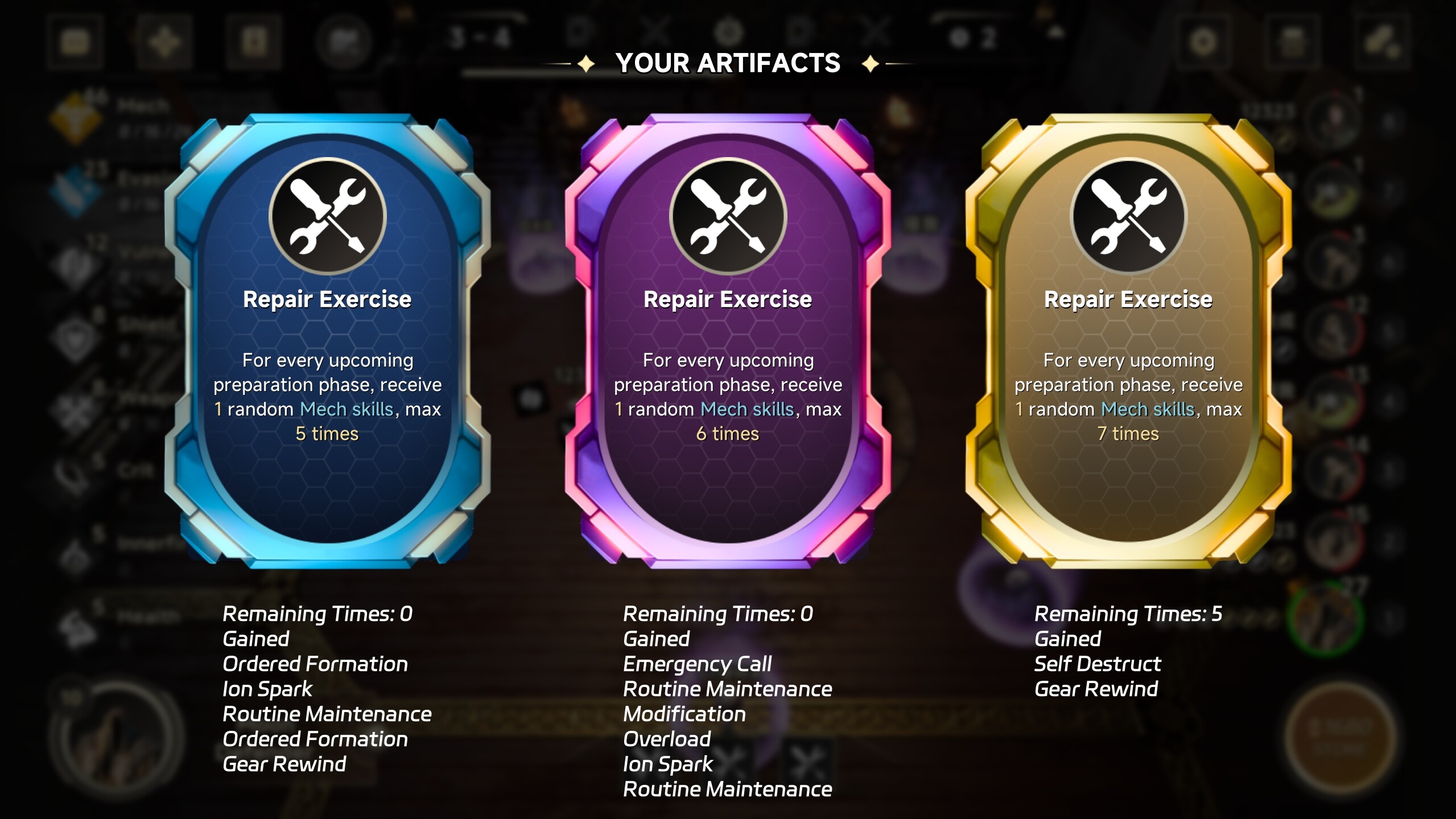Click the YOUR ARTIFACTS heading

pos(728,63)
